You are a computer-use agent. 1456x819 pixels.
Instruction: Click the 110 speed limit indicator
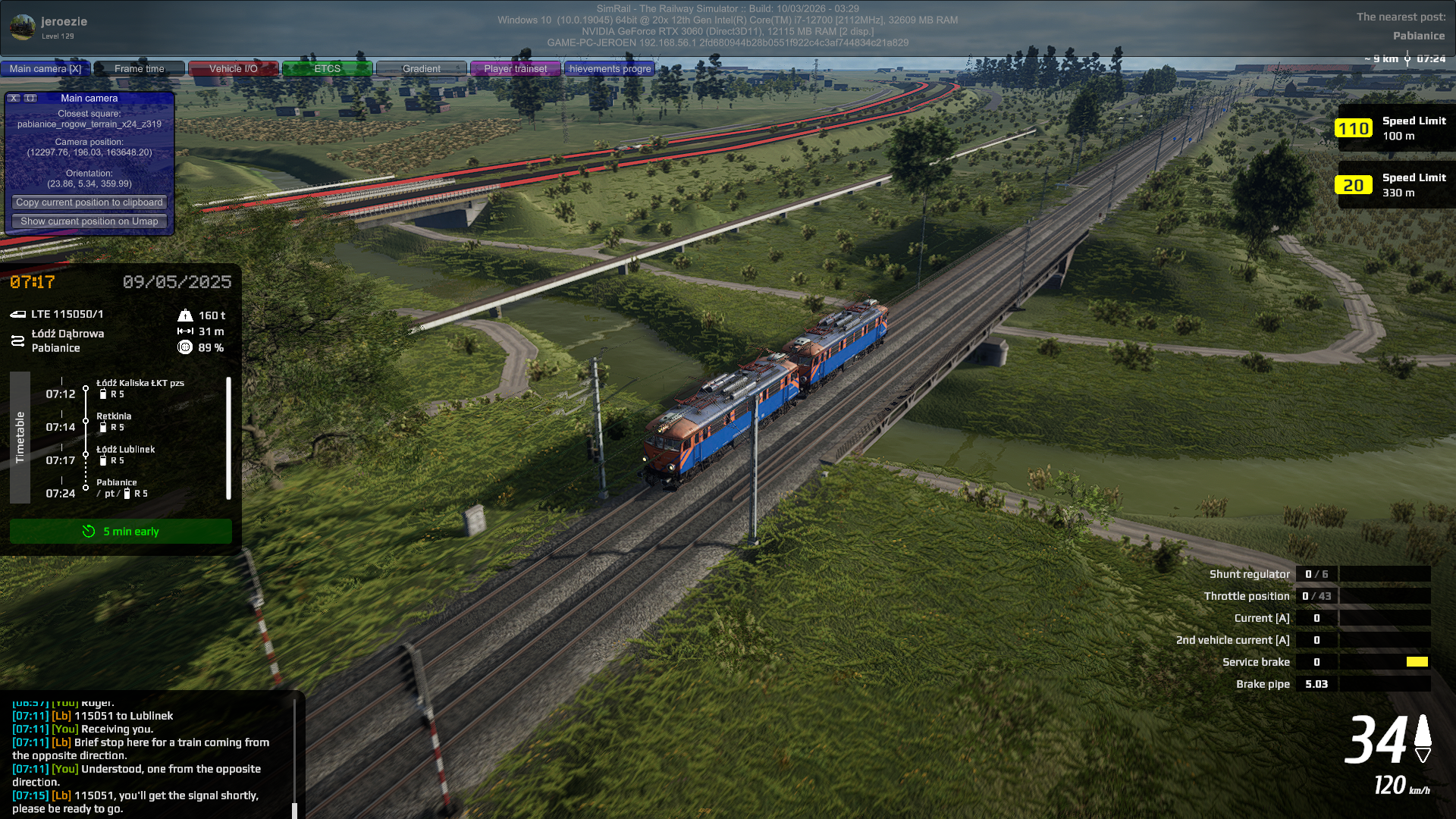click(1354, 129)
